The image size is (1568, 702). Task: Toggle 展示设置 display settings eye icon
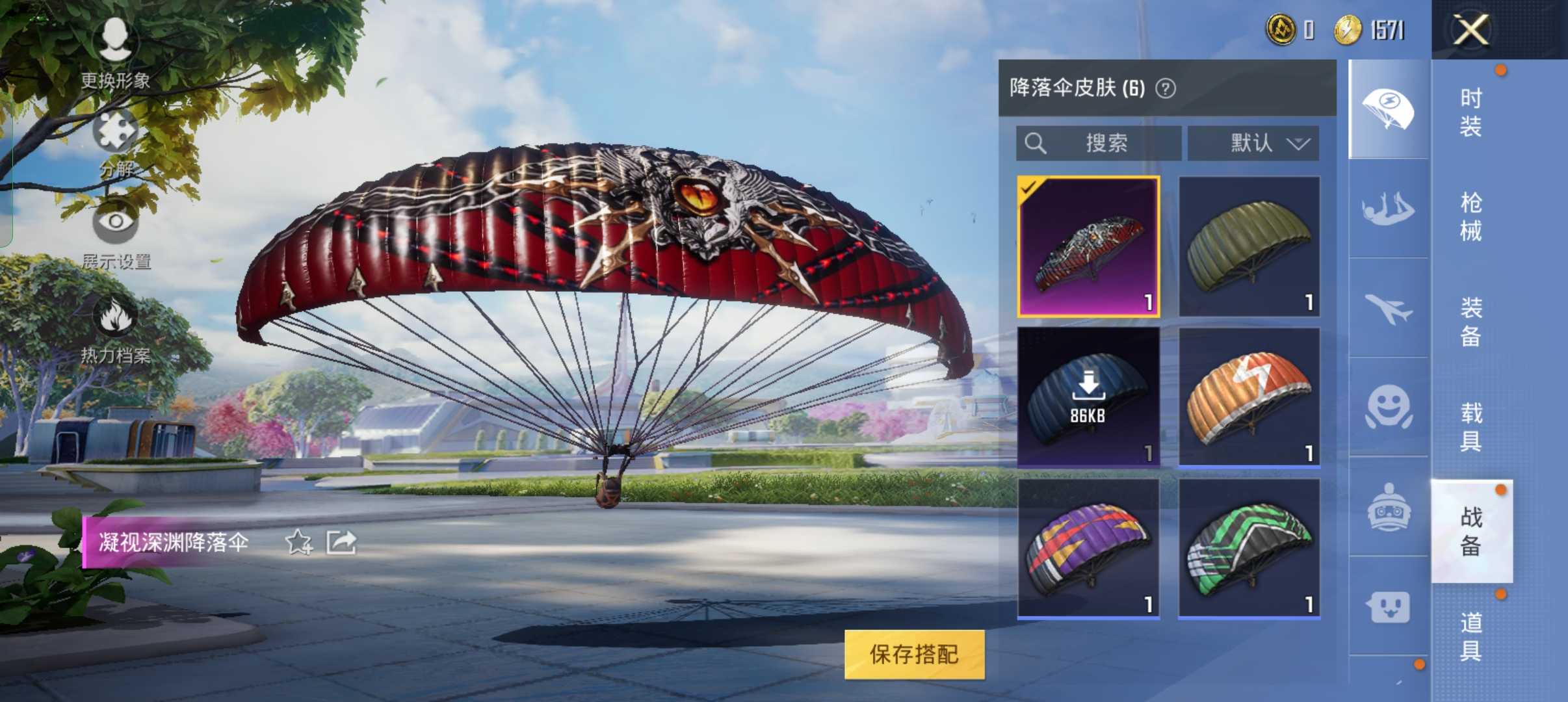click(x=117, y=224)
